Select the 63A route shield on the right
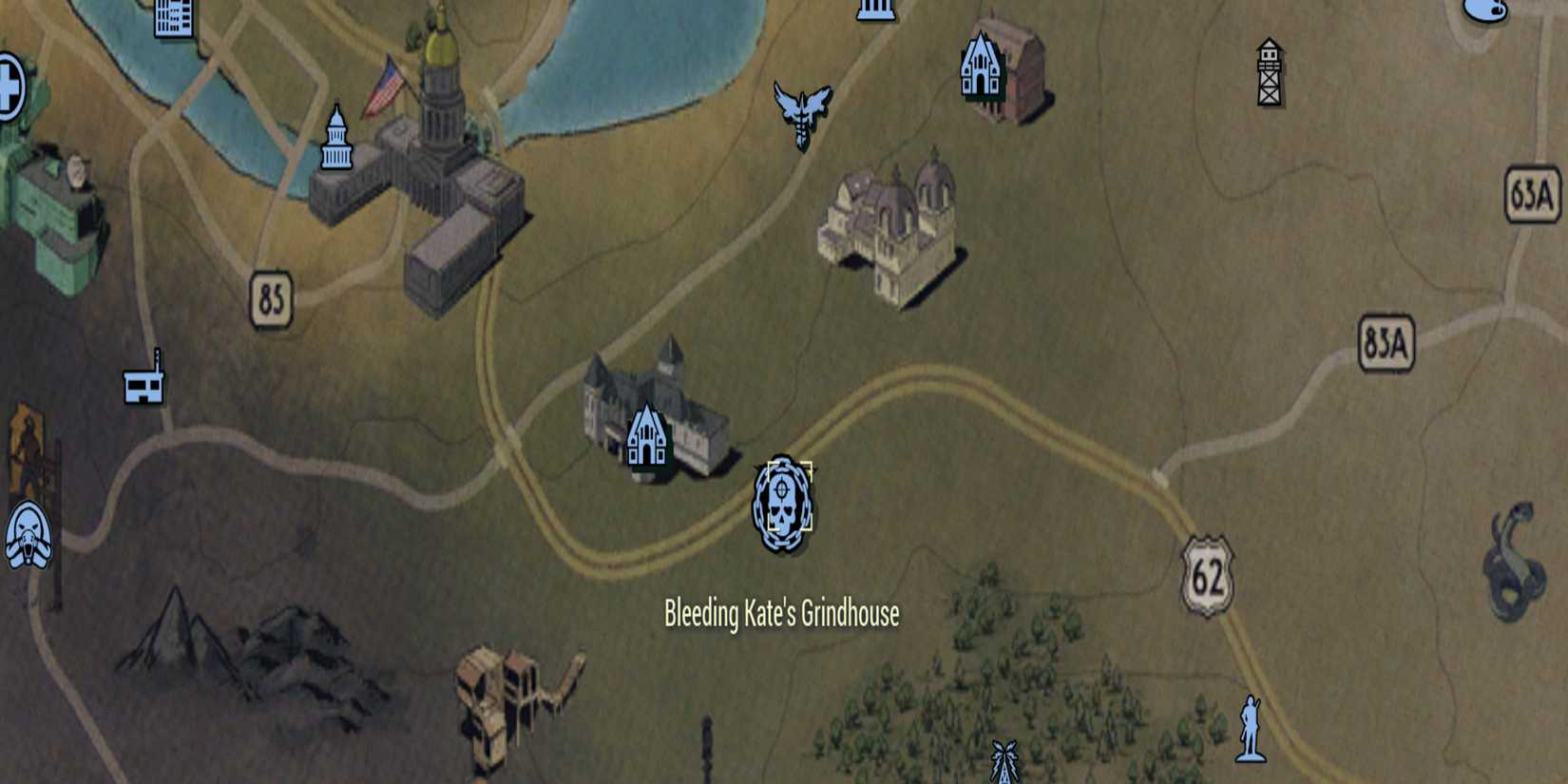Image resolution: width=1568 pixels, height=784 pixels. pyautogui.click(x=1533, y=190)
